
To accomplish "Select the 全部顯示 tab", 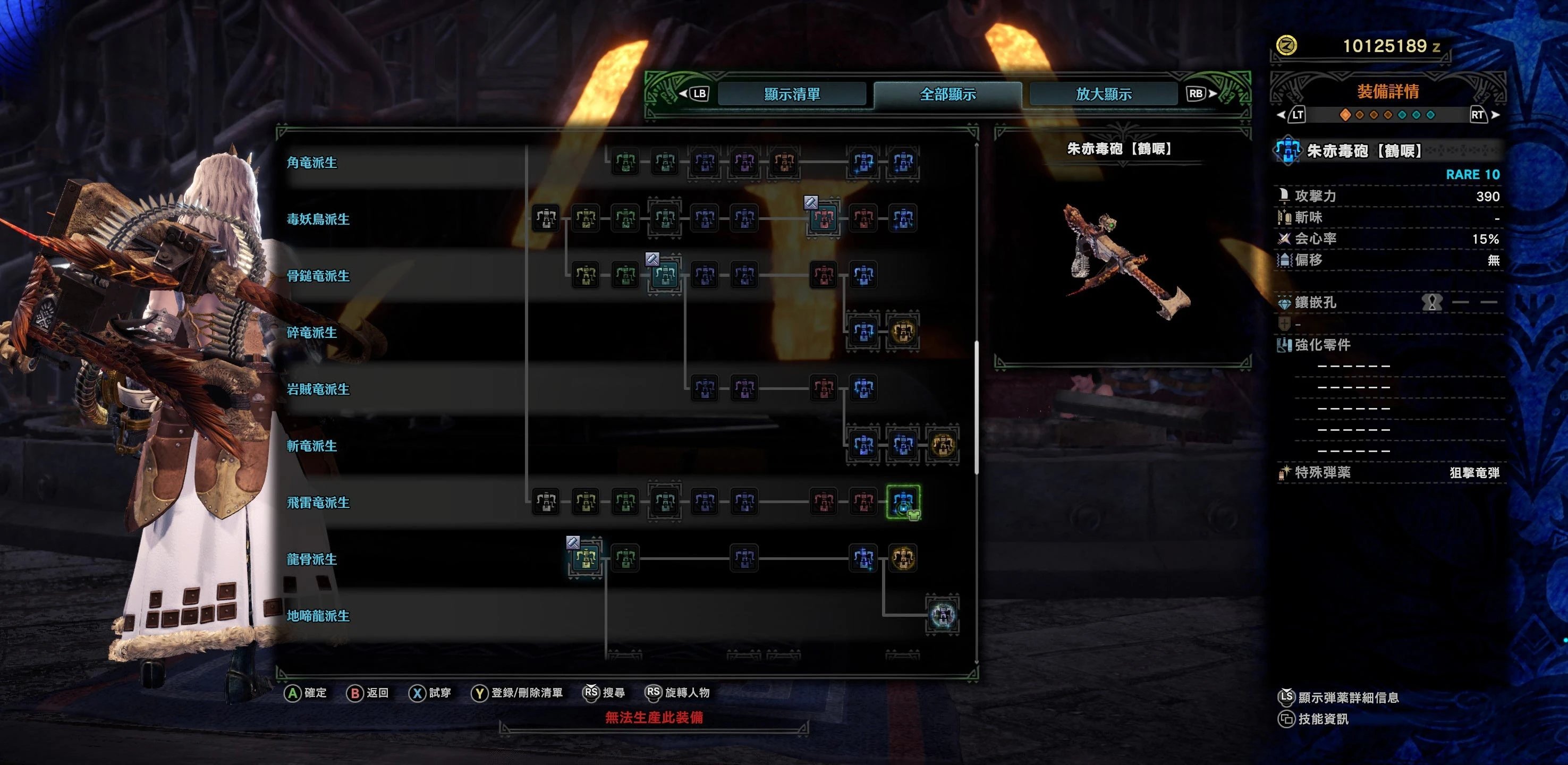I will pyautogui.click(x=948, y=93).
